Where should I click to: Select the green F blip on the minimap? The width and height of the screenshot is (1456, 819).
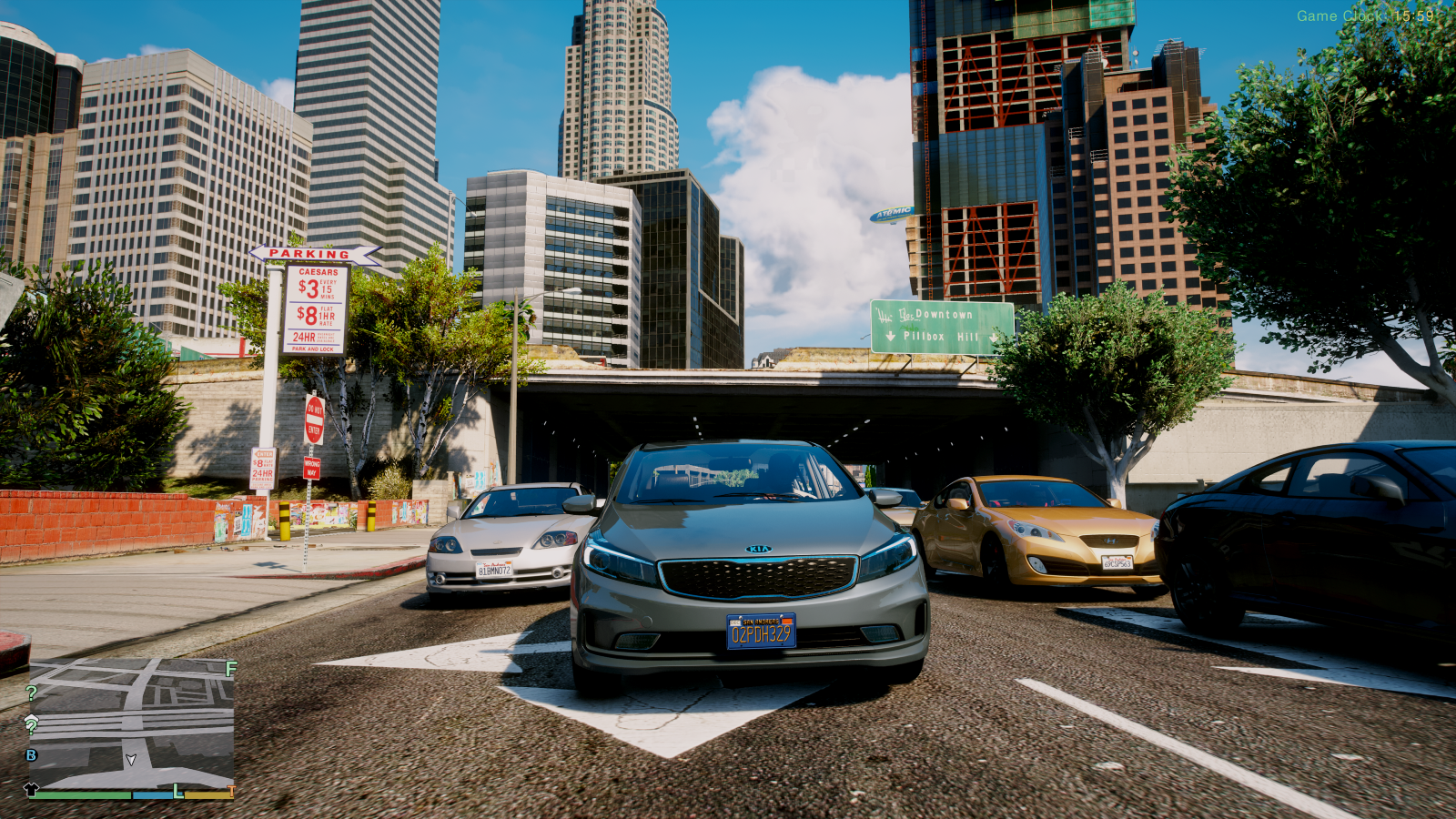point(231,669)
